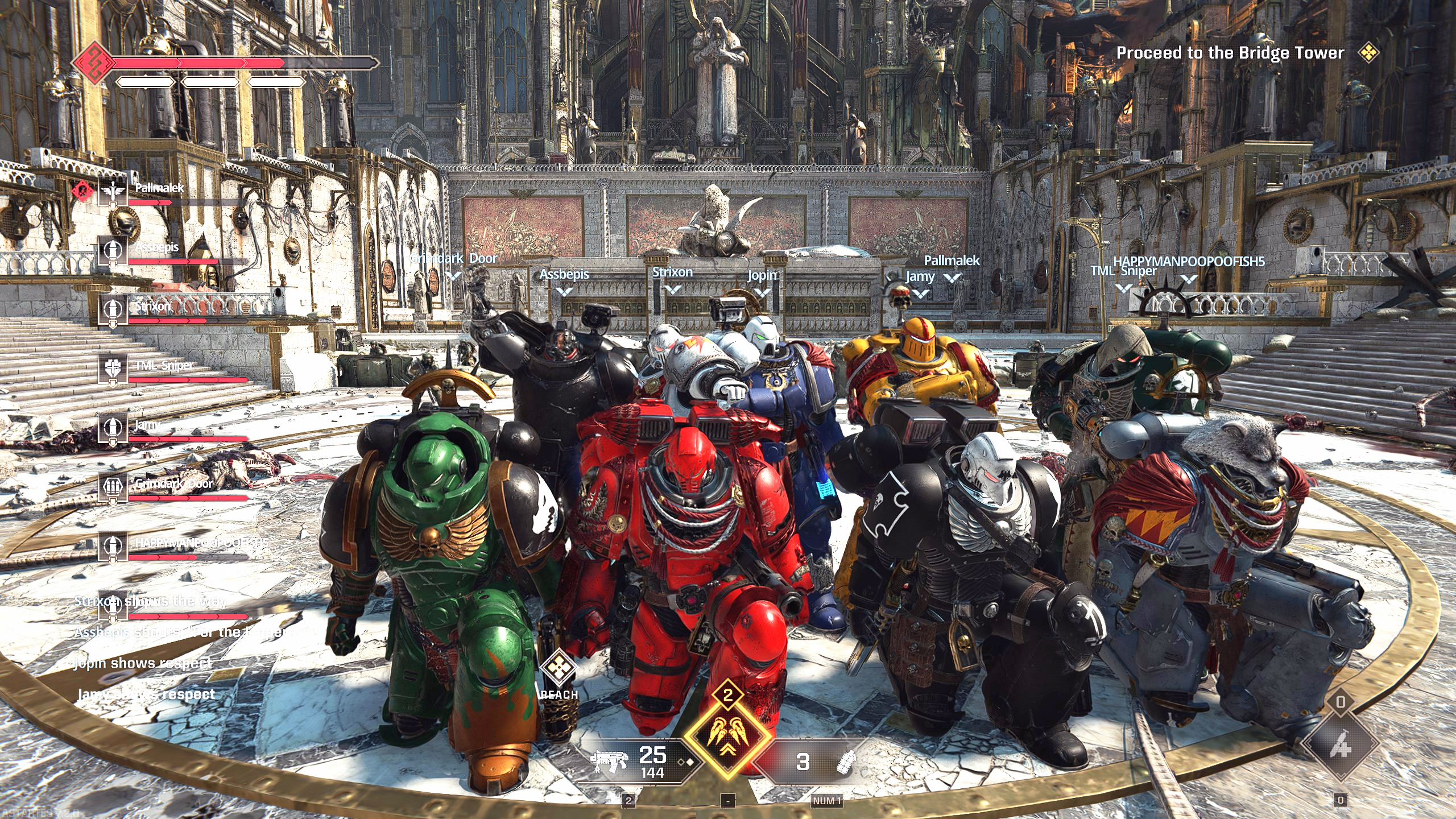Screen dimensions: 1456x819
Task: Select Jamy in the squad list
Action: (147, 425)
